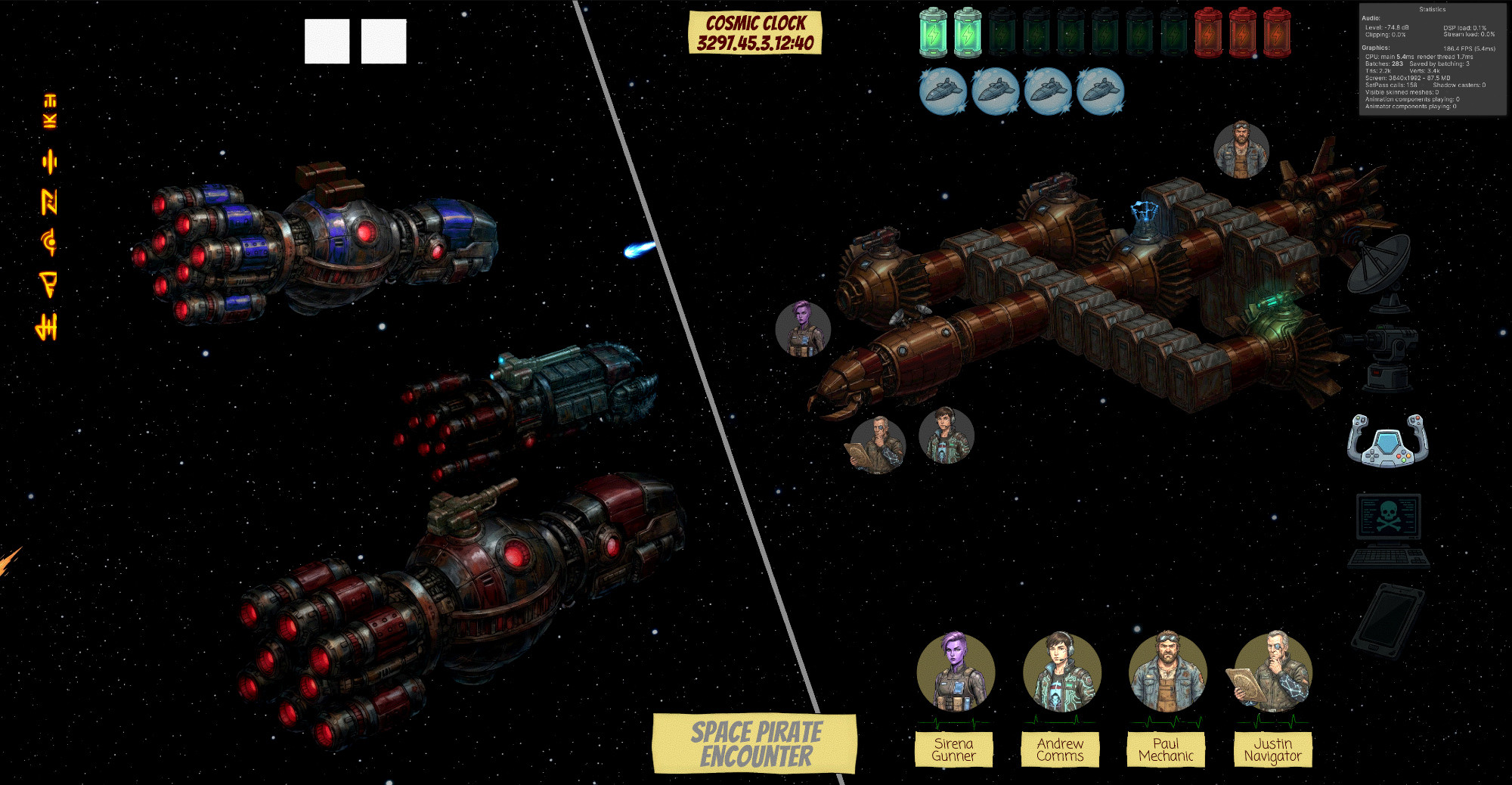Open the Cosmic Clock display
Image resolution: width=1512 pixels, height=785 pixels.
(x=756, y=31)
